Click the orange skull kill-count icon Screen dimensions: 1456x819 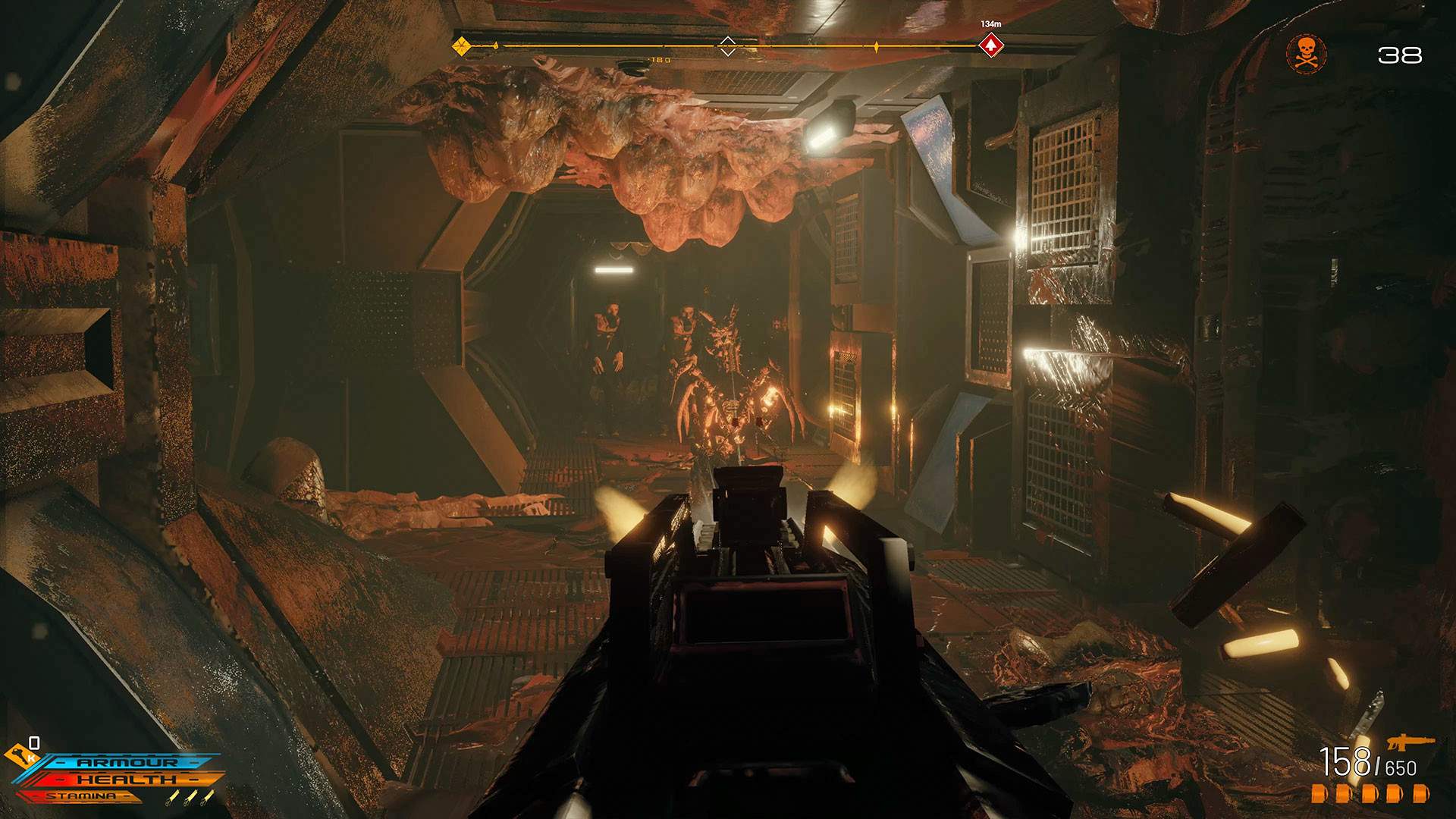pos(1306,54)
